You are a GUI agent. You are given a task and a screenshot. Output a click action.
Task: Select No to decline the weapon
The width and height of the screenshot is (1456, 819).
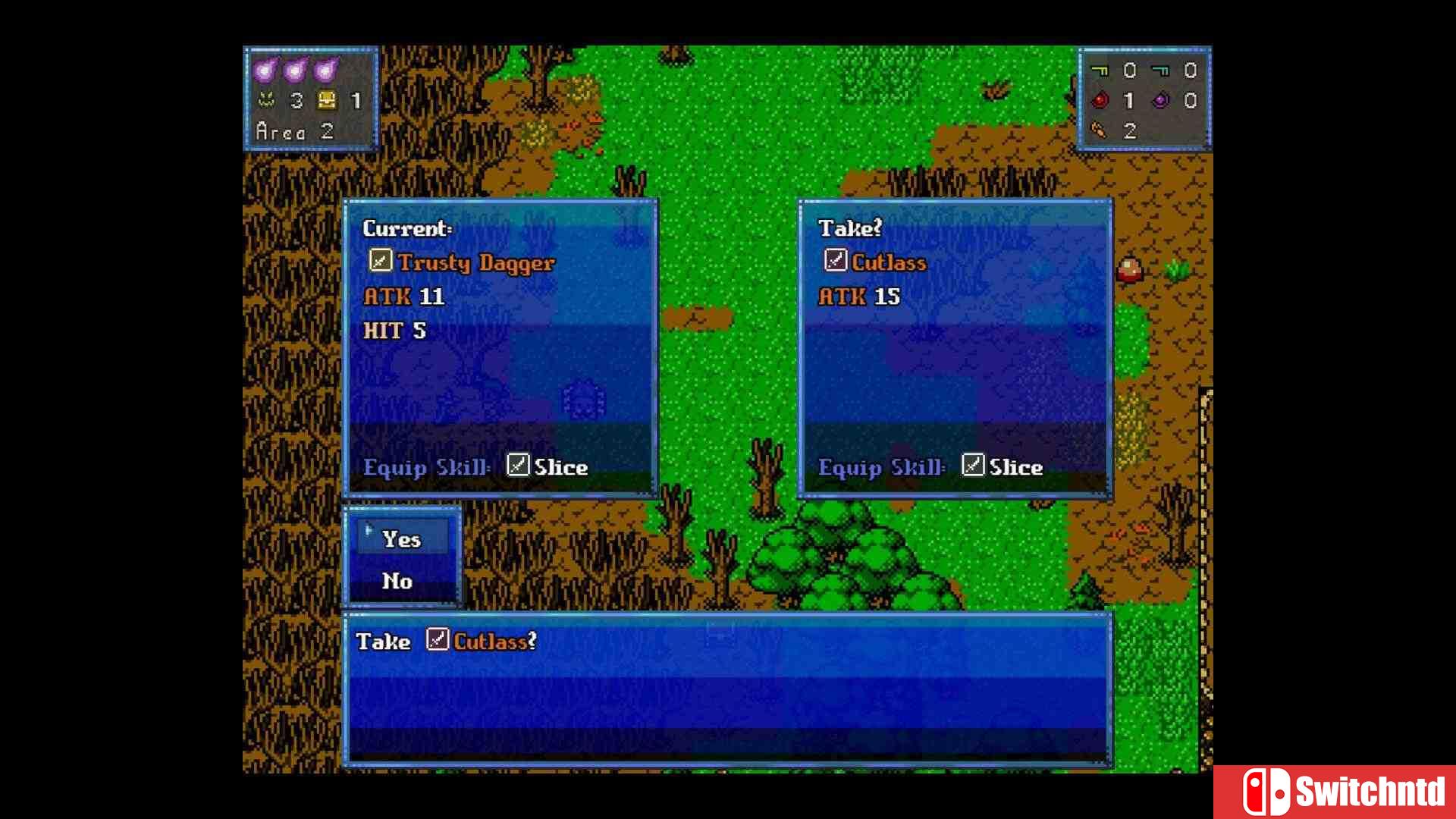397,581
